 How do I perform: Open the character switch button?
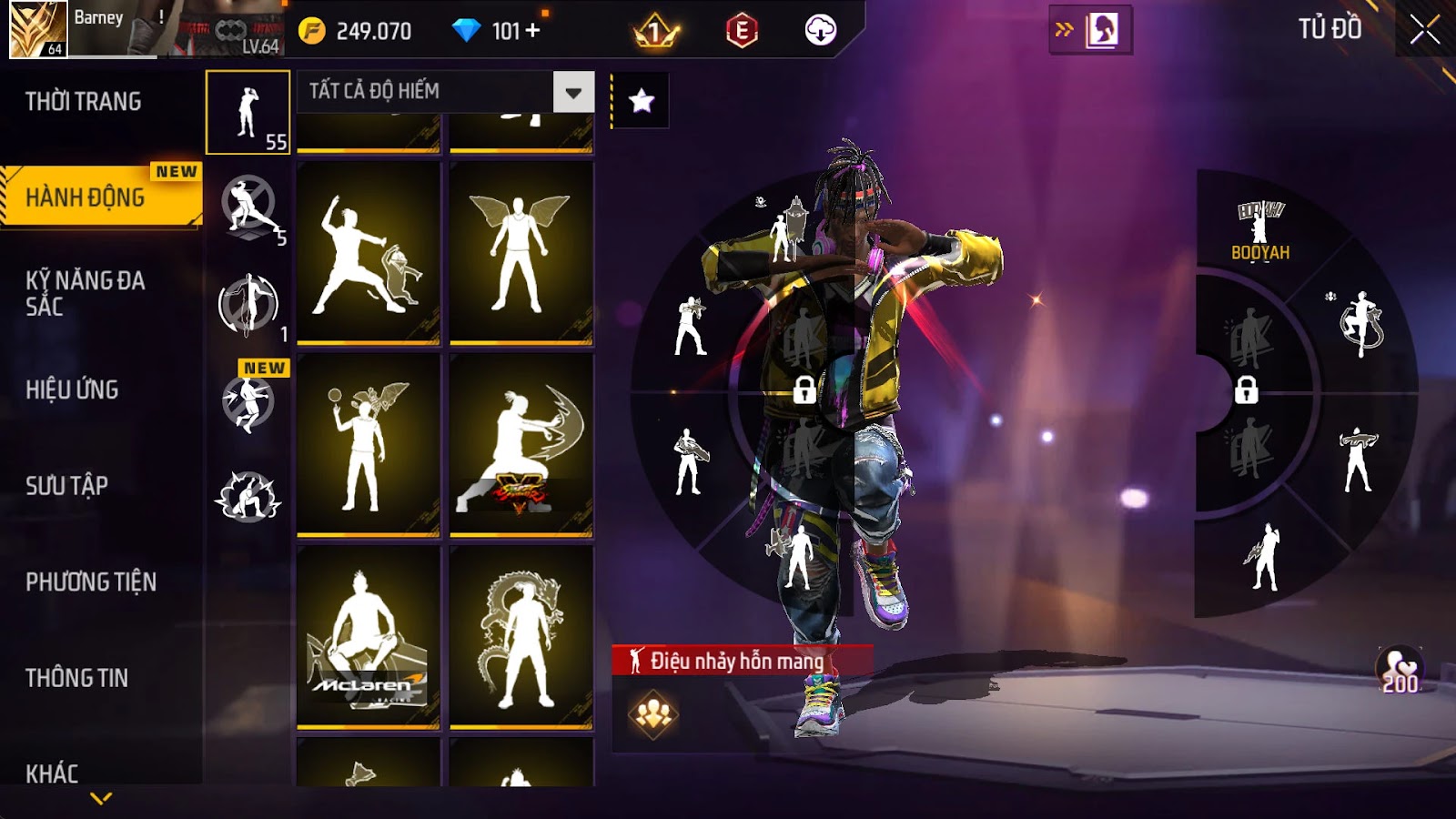[1090, 30]
